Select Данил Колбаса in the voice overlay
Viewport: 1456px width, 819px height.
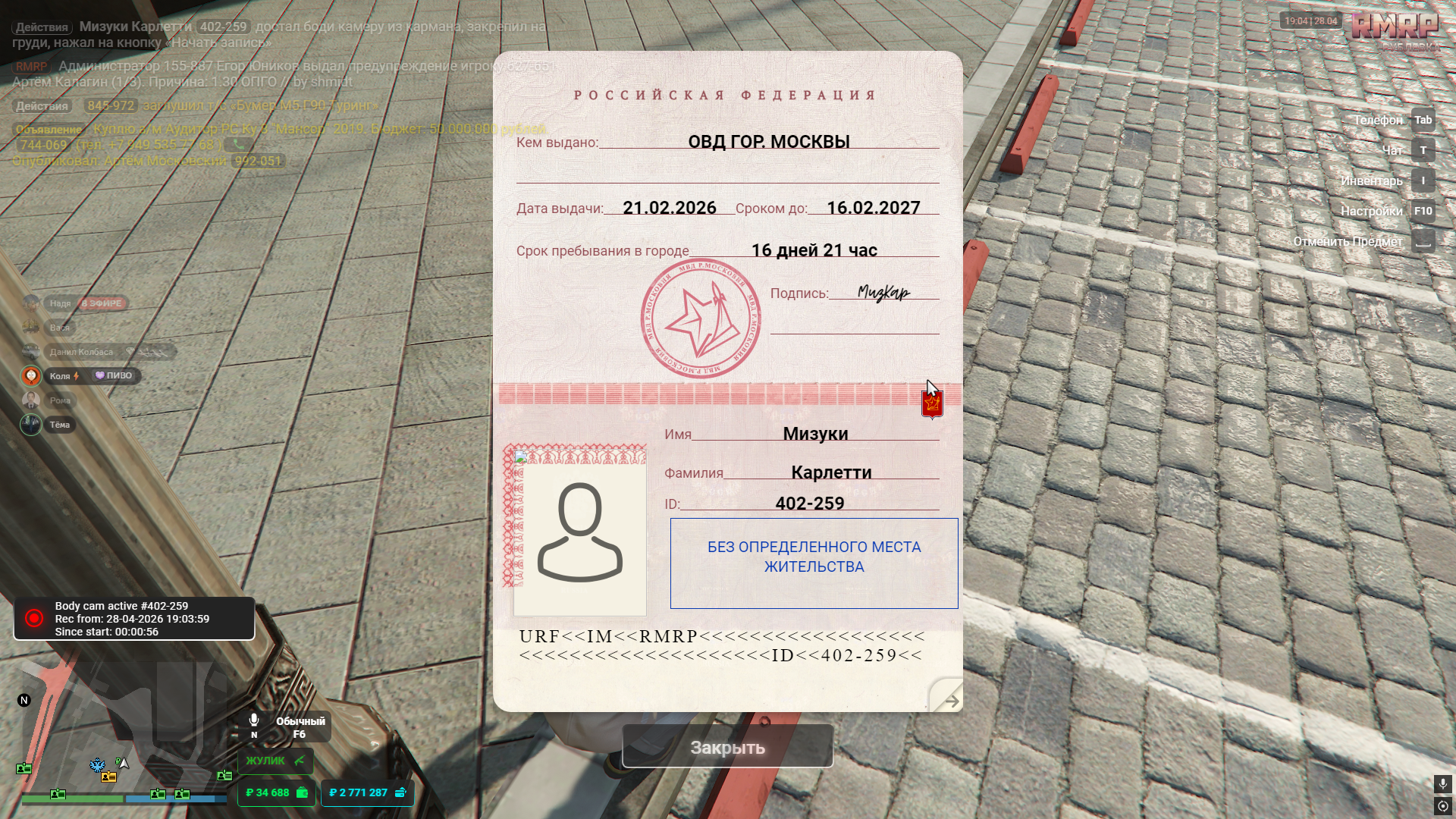(x=81, y=352)
